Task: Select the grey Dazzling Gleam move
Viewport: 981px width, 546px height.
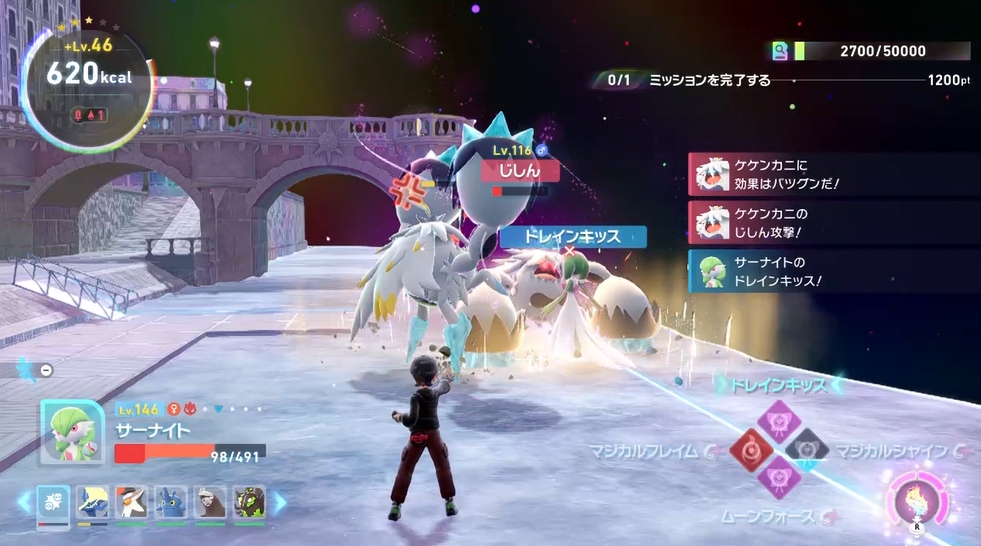Action: (x=806, y=449)
